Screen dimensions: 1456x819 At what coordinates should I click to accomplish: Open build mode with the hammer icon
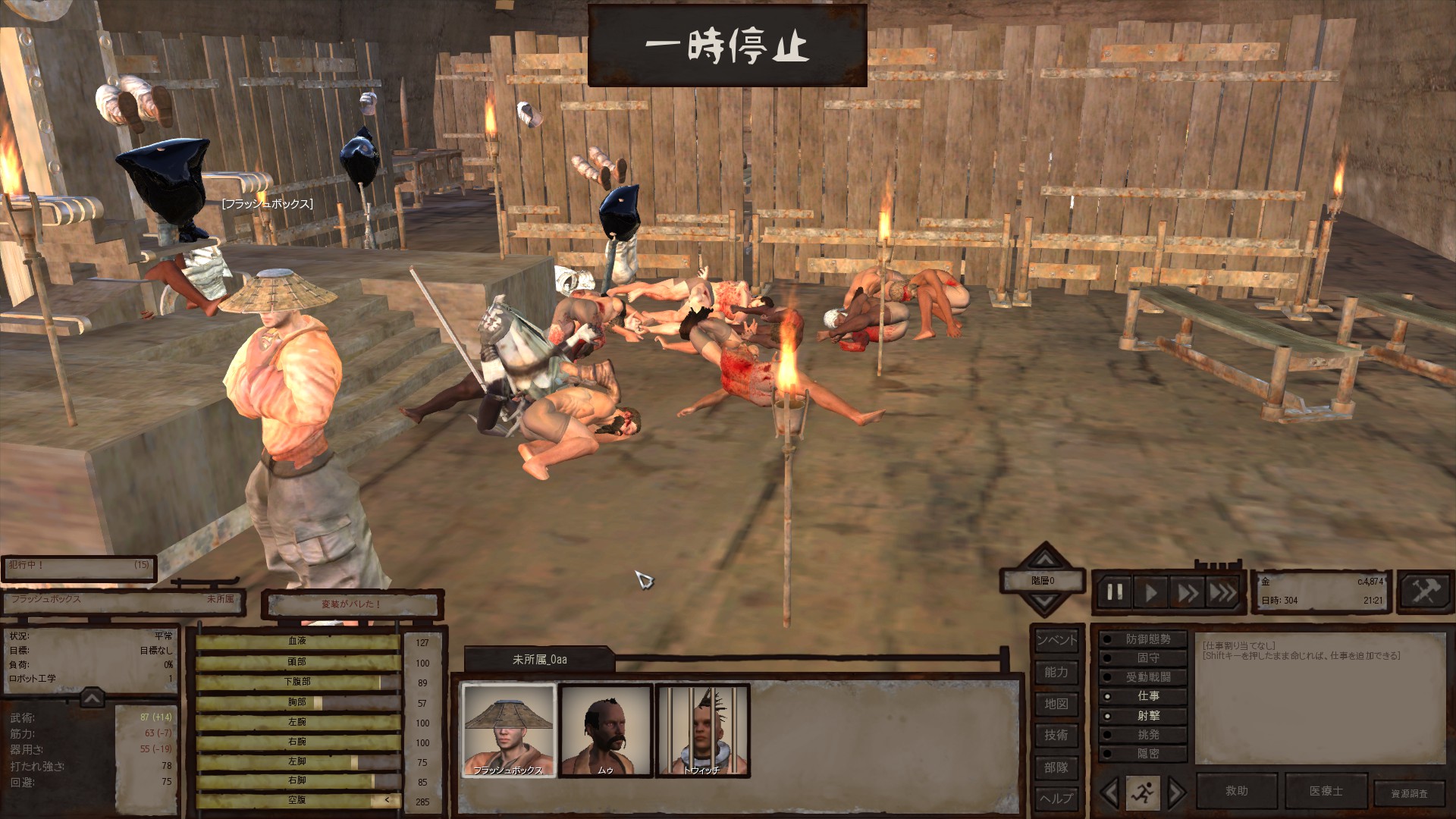[x=1424, y=591]
